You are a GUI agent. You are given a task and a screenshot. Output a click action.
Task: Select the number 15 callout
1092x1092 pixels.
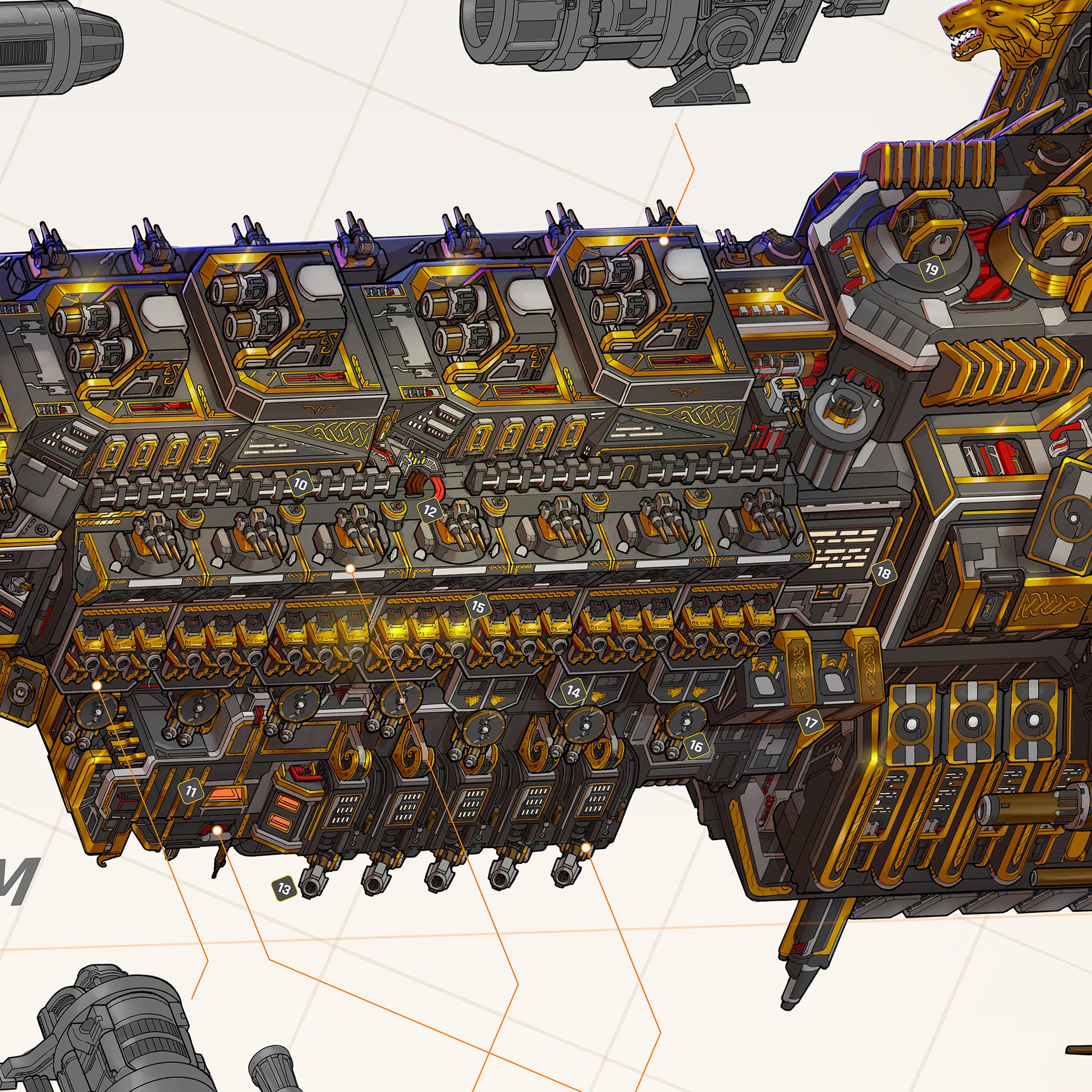(x=478, y=607)
